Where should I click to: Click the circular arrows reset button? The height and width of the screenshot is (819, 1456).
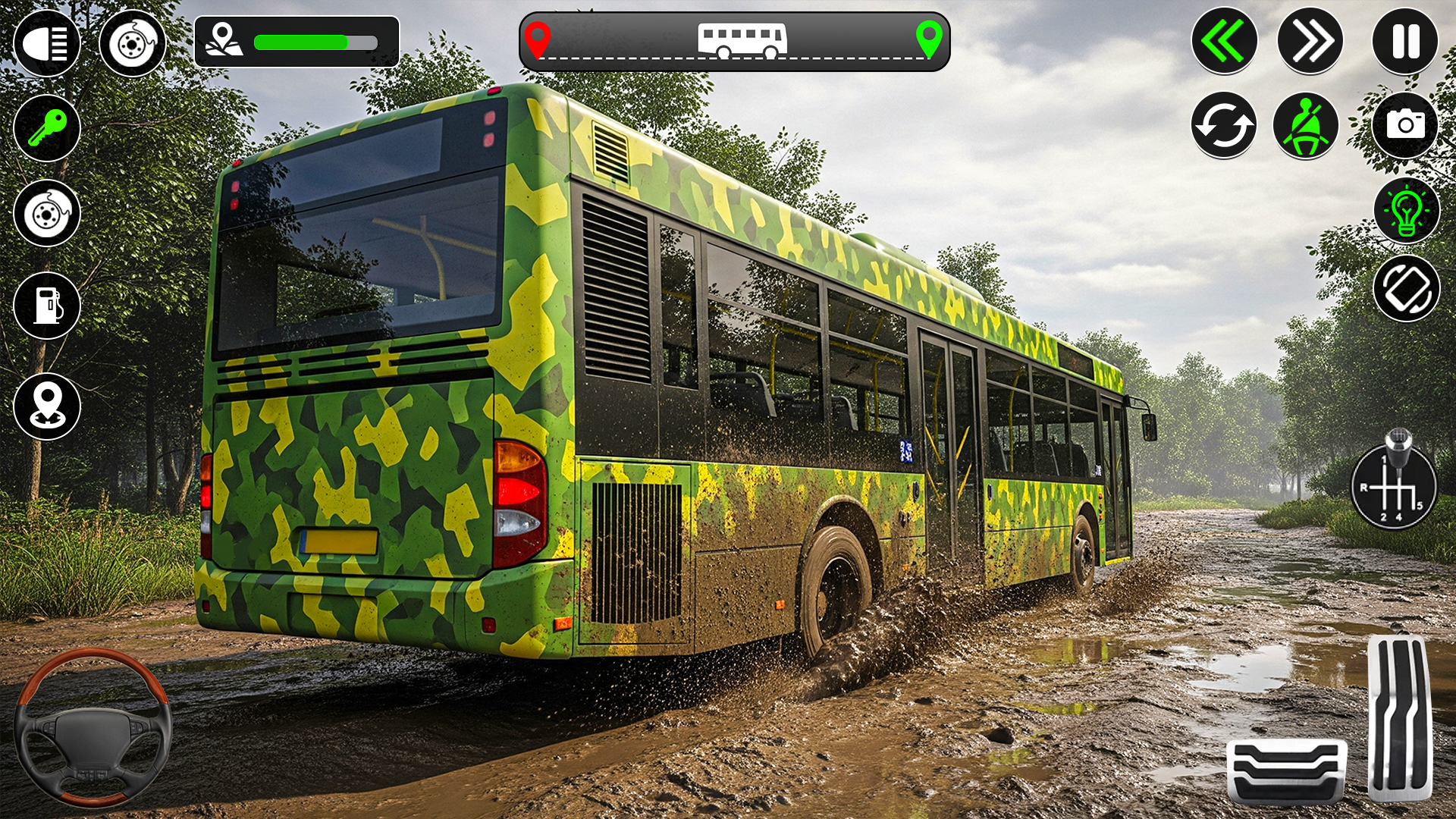(1224, 126)
